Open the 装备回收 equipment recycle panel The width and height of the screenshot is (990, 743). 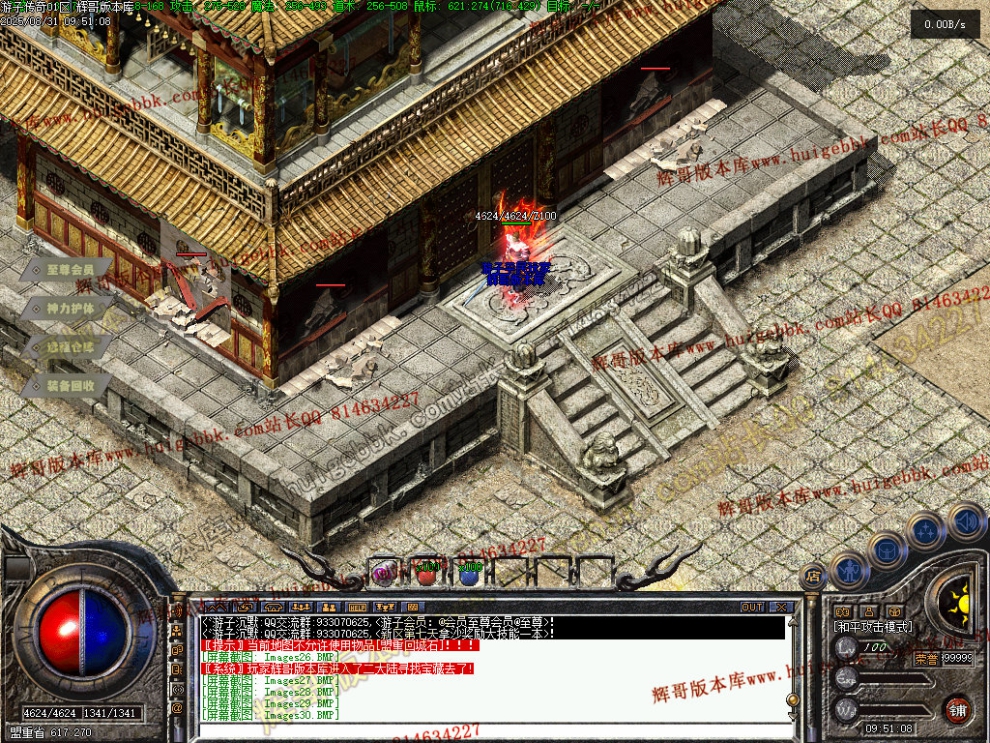(68, 385)
